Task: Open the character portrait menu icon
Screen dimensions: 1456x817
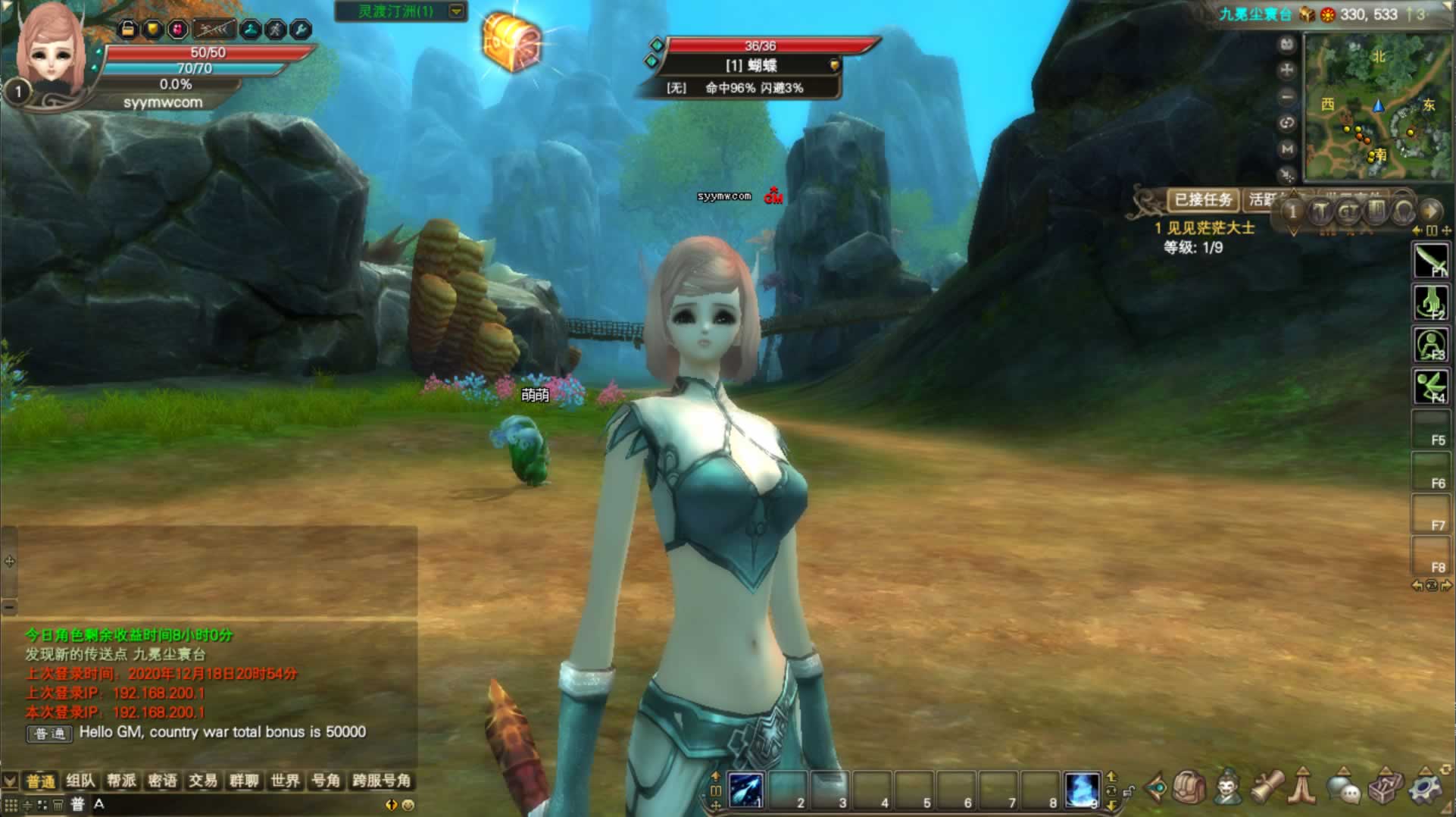Action: (x=1228, y=788)
